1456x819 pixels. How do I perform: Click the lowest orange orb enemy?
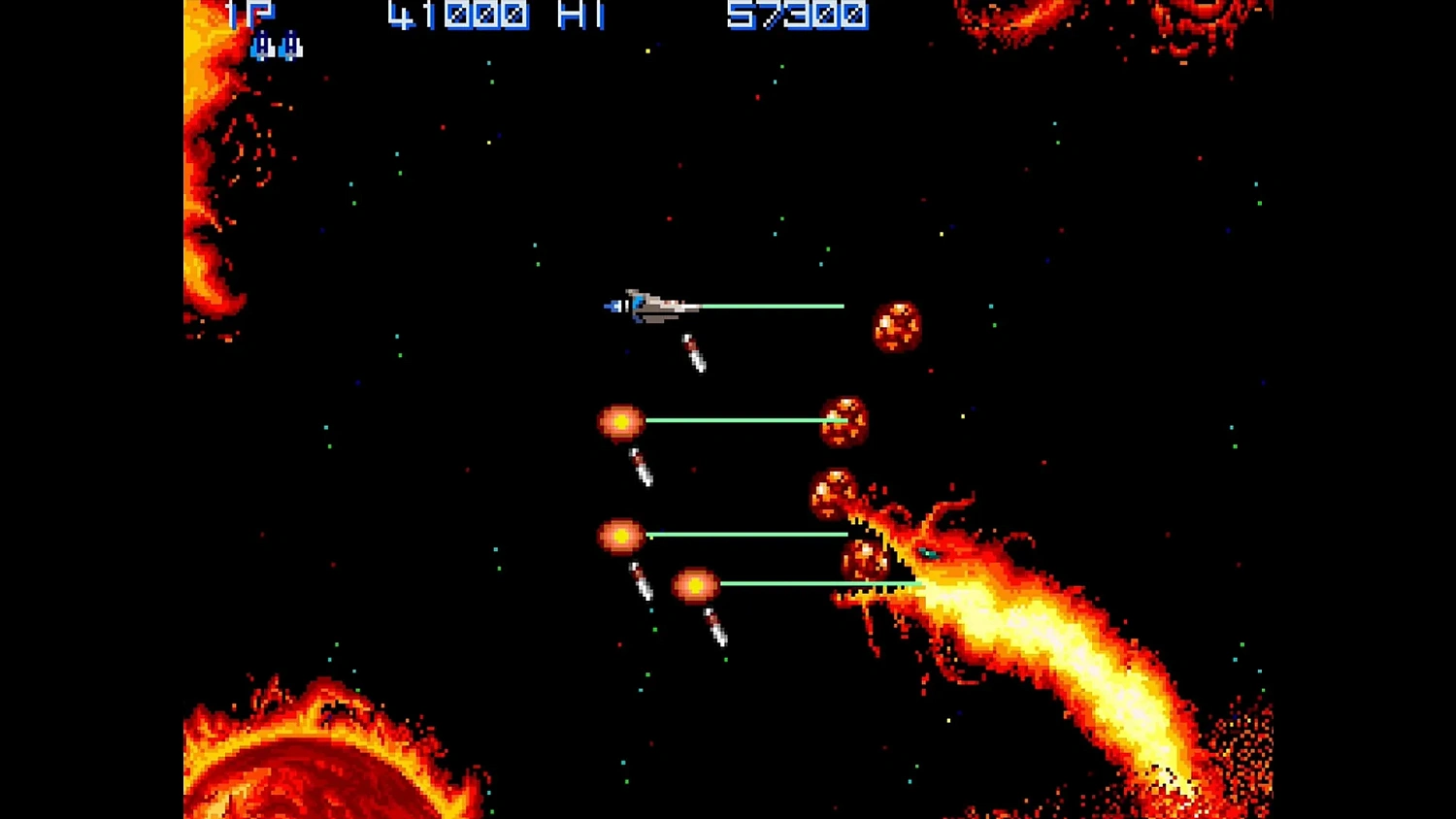coord(695,583)
